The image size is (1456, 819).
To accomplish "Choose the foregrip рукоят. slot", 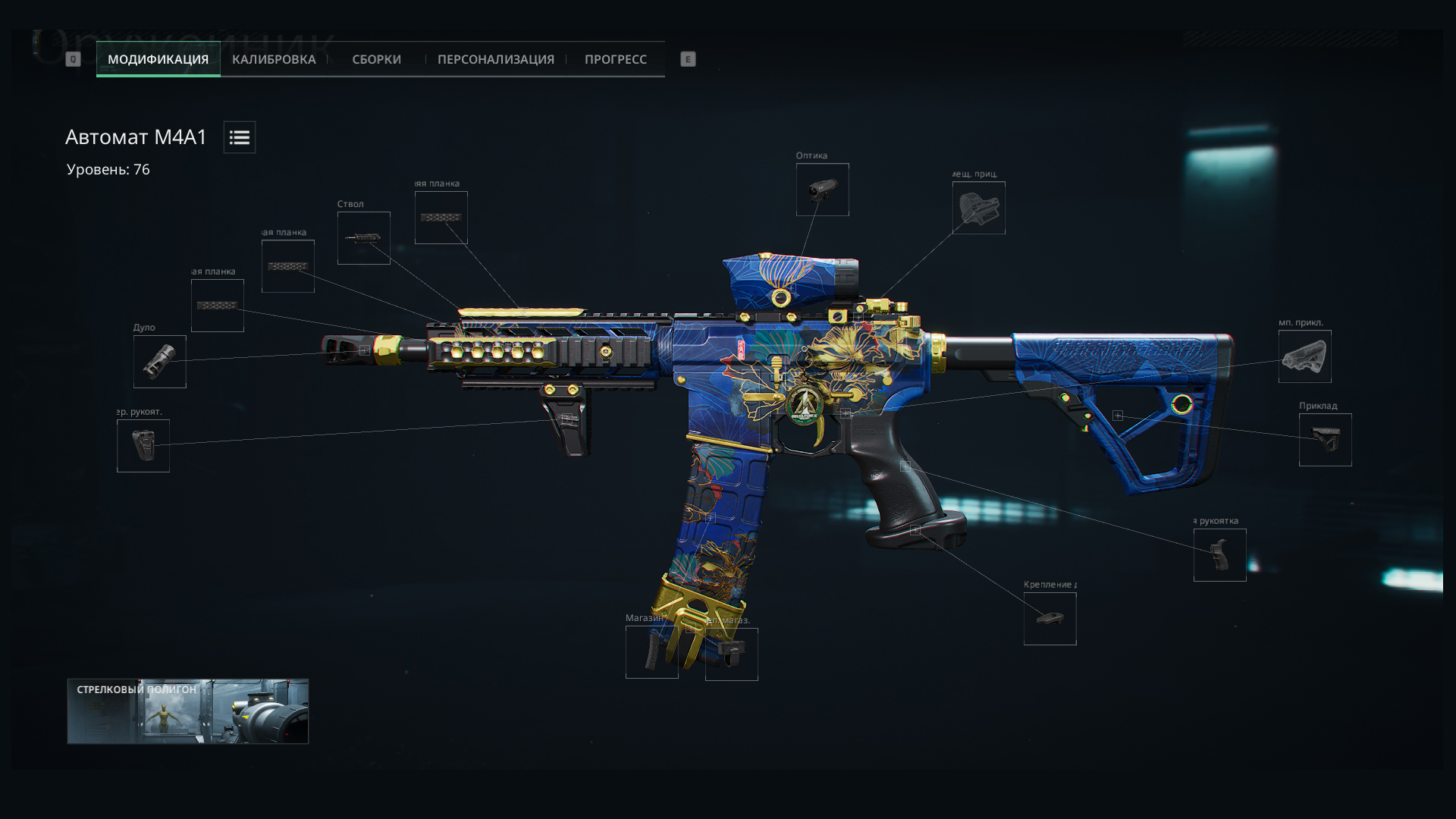I will (143, 446).
